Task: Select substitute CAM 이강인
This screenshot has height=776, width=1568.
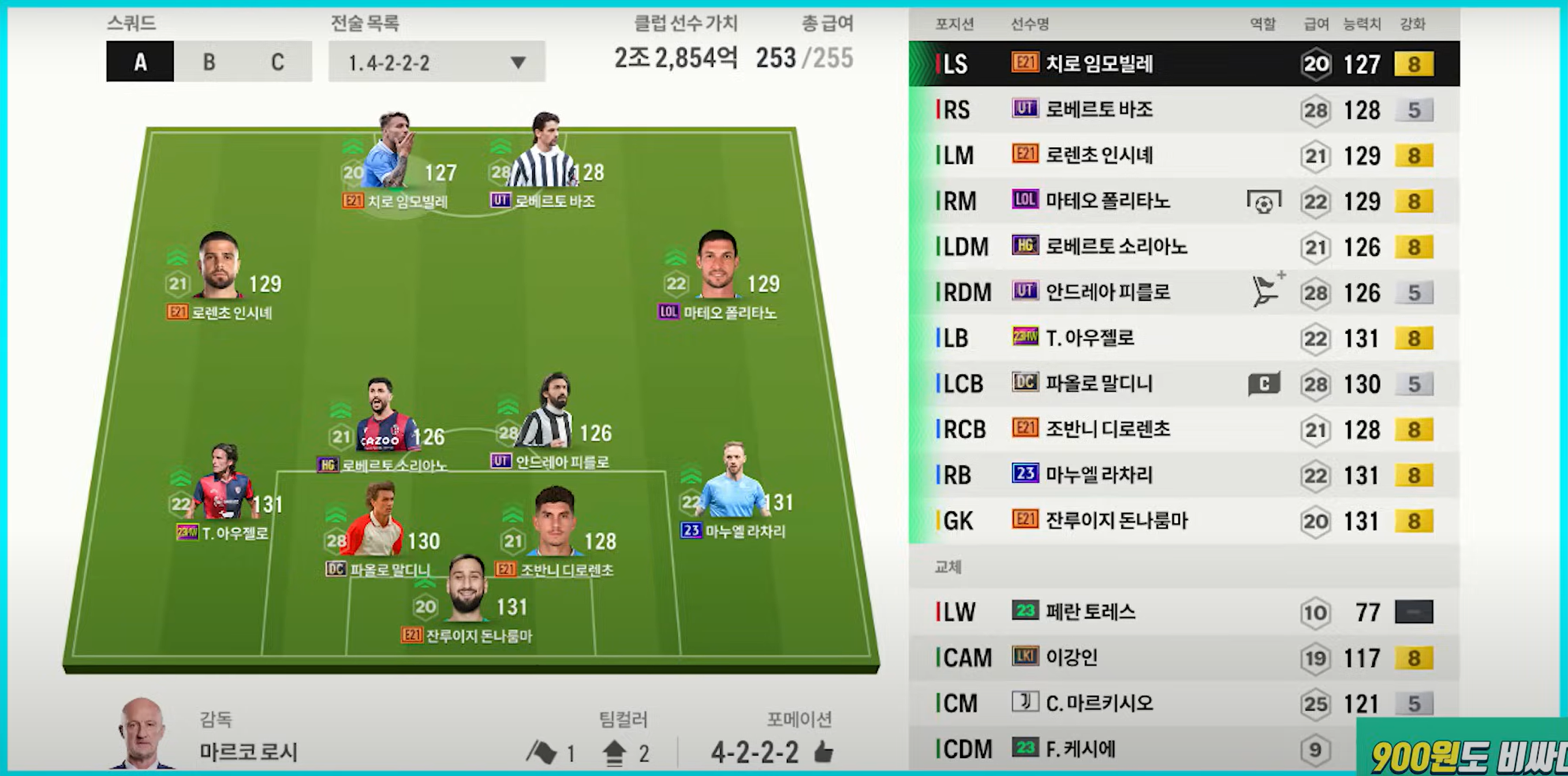Action: click(x=1184, y=658)
